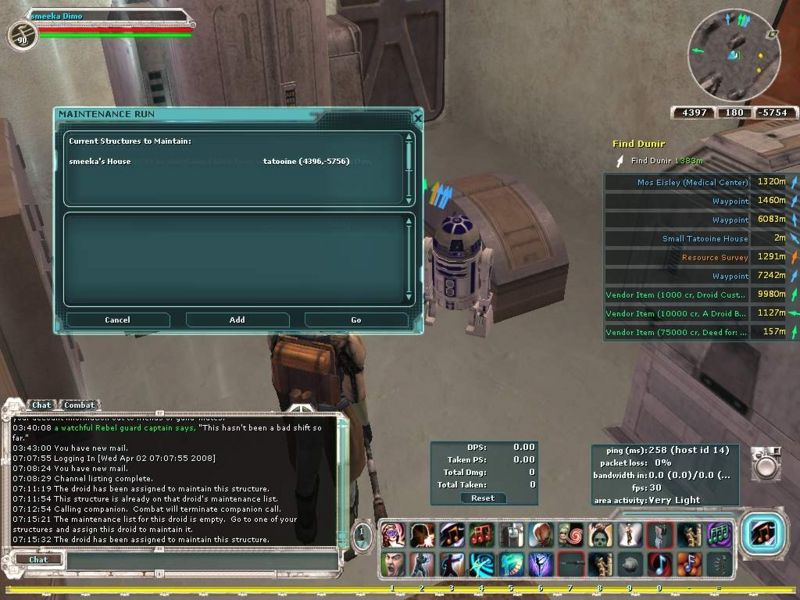Trigger the blue music note hotbar slot
This screenshot has height=600, width=800.
click(x=659, y=563)
